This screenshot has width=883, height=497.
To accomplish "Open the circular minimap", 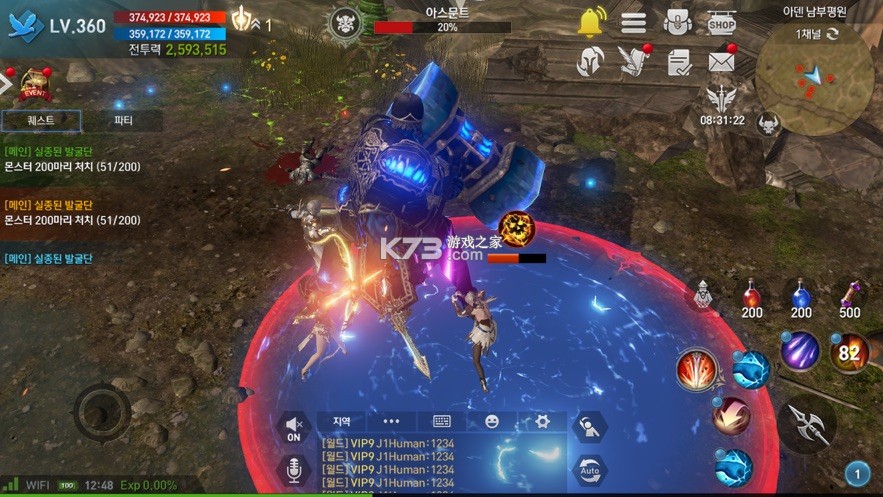I will click(x=813, y=81).
